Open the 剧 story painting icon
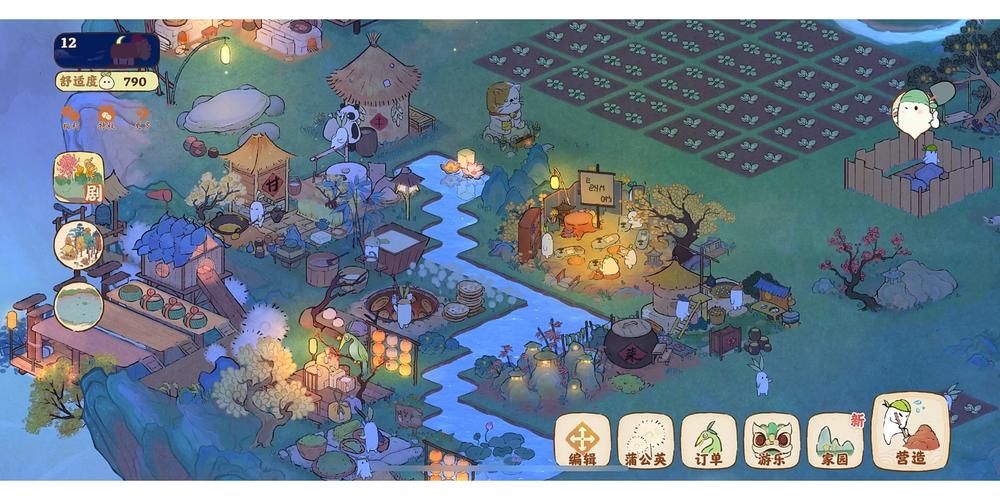1000x500 pixels. [x=79, y=178]
